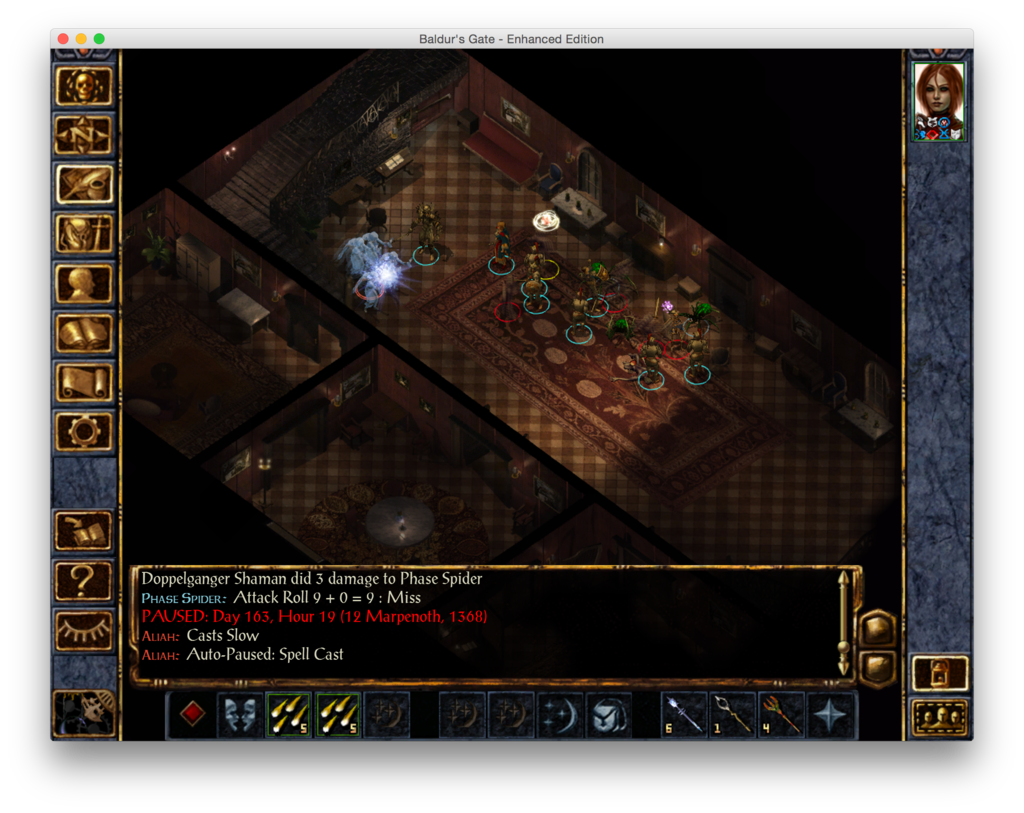The image size is (1024, 813).
Task: Click the skull return-to-game button
Action: (x=84, y=86)
